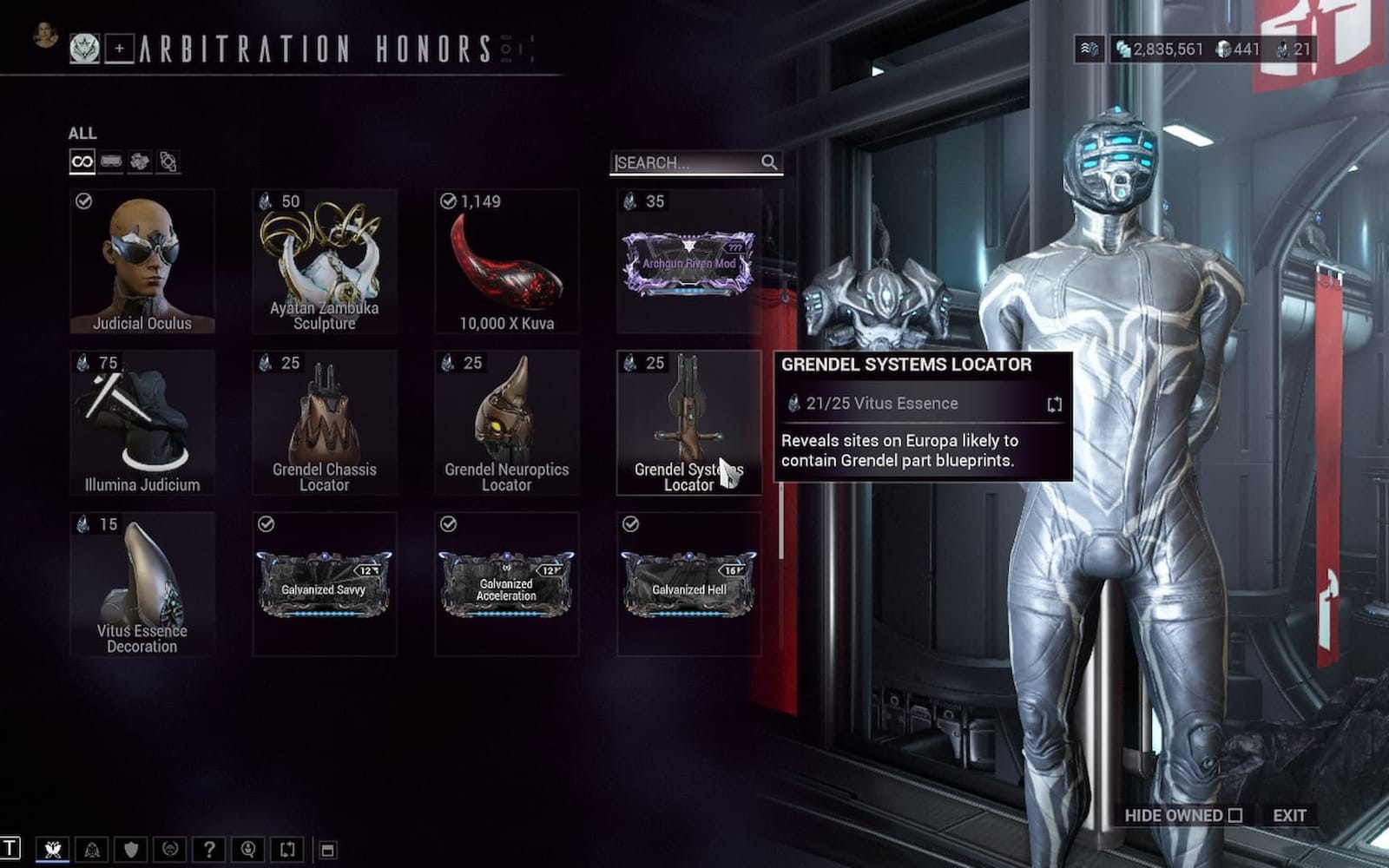Select the resources filter icon

(x=139, y=161)
